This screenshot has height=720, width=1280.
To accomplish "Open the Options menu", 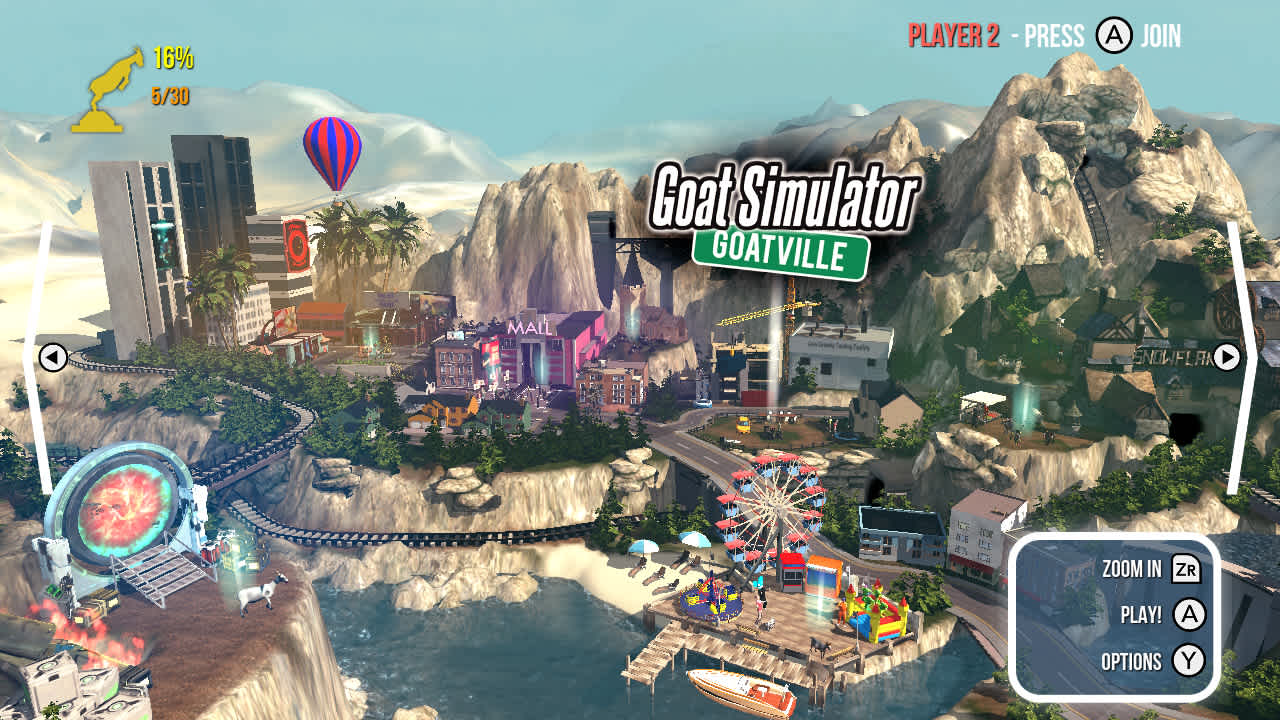I will (x=1134, y=661).
